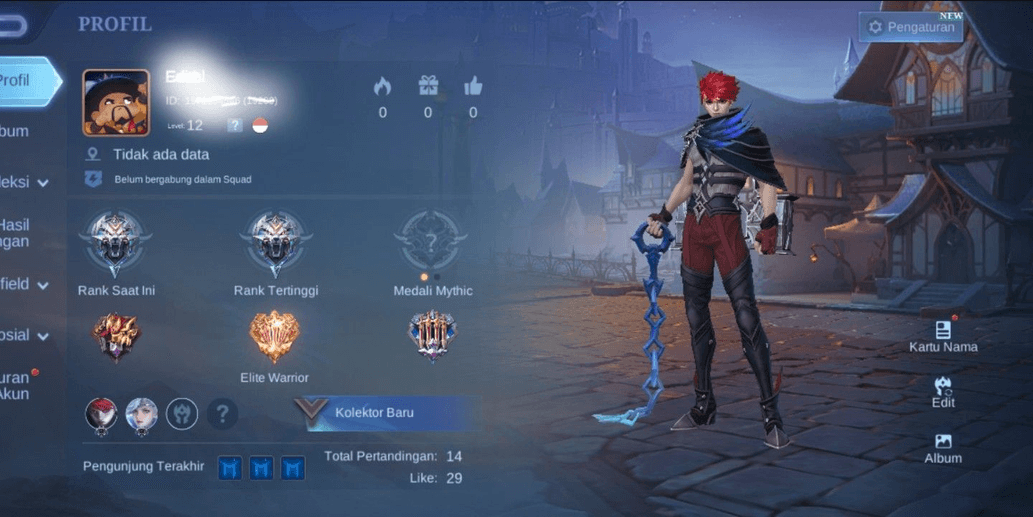This screenshot has height=517, width=1033.
Task: Tap the Edit profile button
Action: [x=942, y=391]
